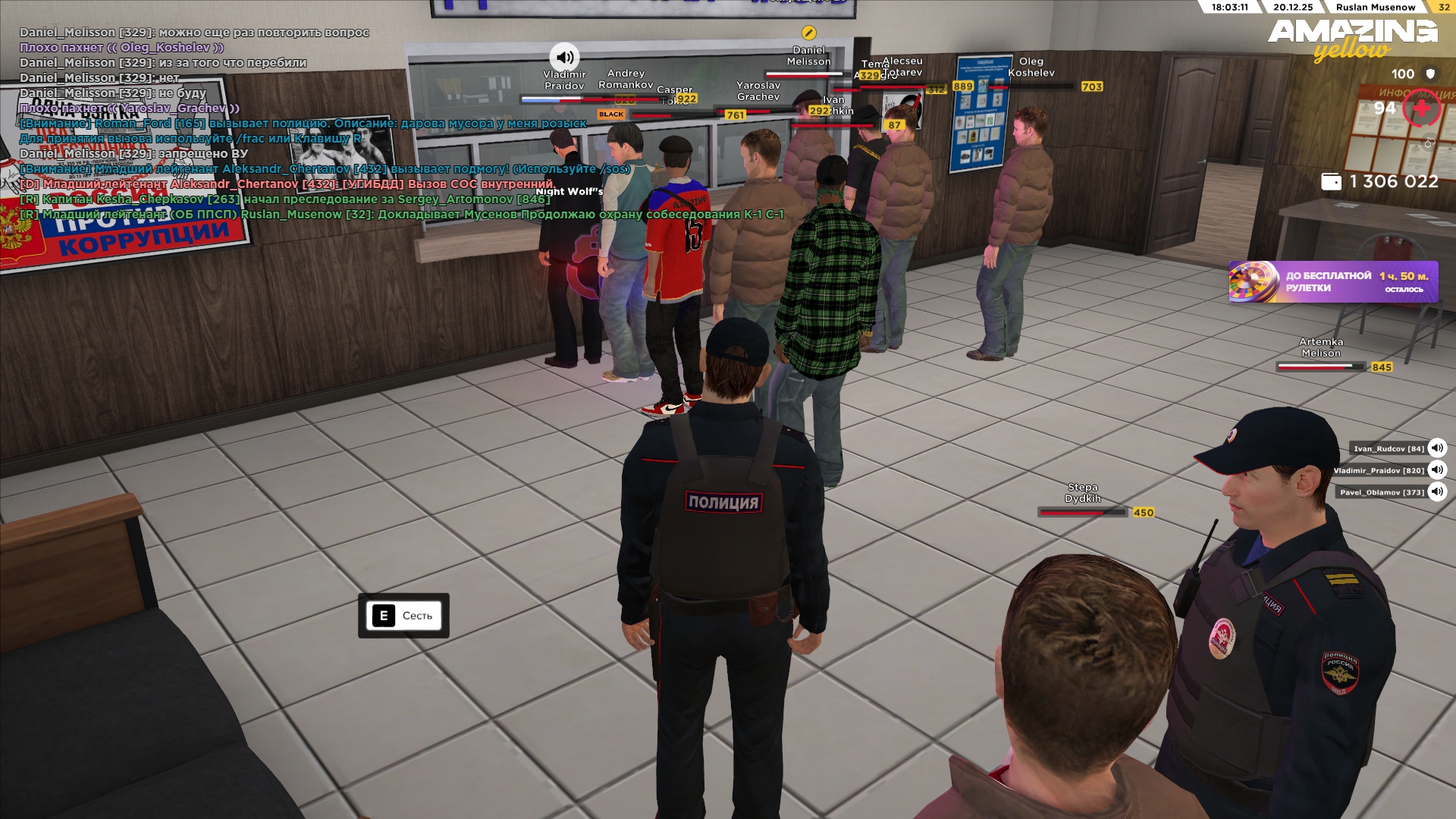Image resolution: width=1456 pixels, height=819 pixels.
Task: Click the speaker icon beside Vladimir_Praidov
Action: [x=1437, y=470]
